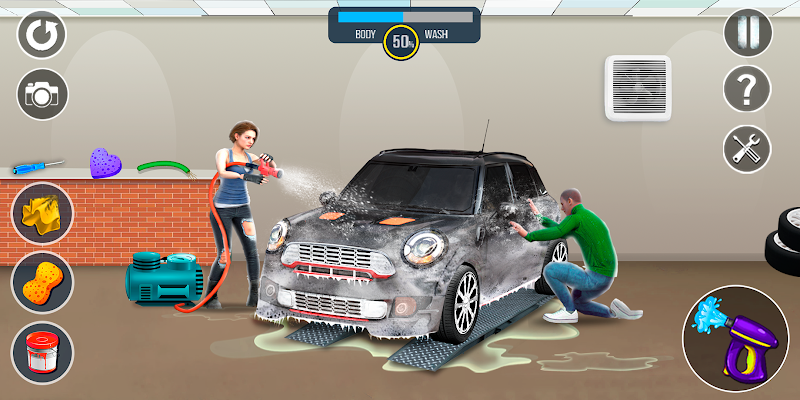800x400 pixels.
Task: Open the wrench and screwdriver tools menu
Action: click(748, 149)
